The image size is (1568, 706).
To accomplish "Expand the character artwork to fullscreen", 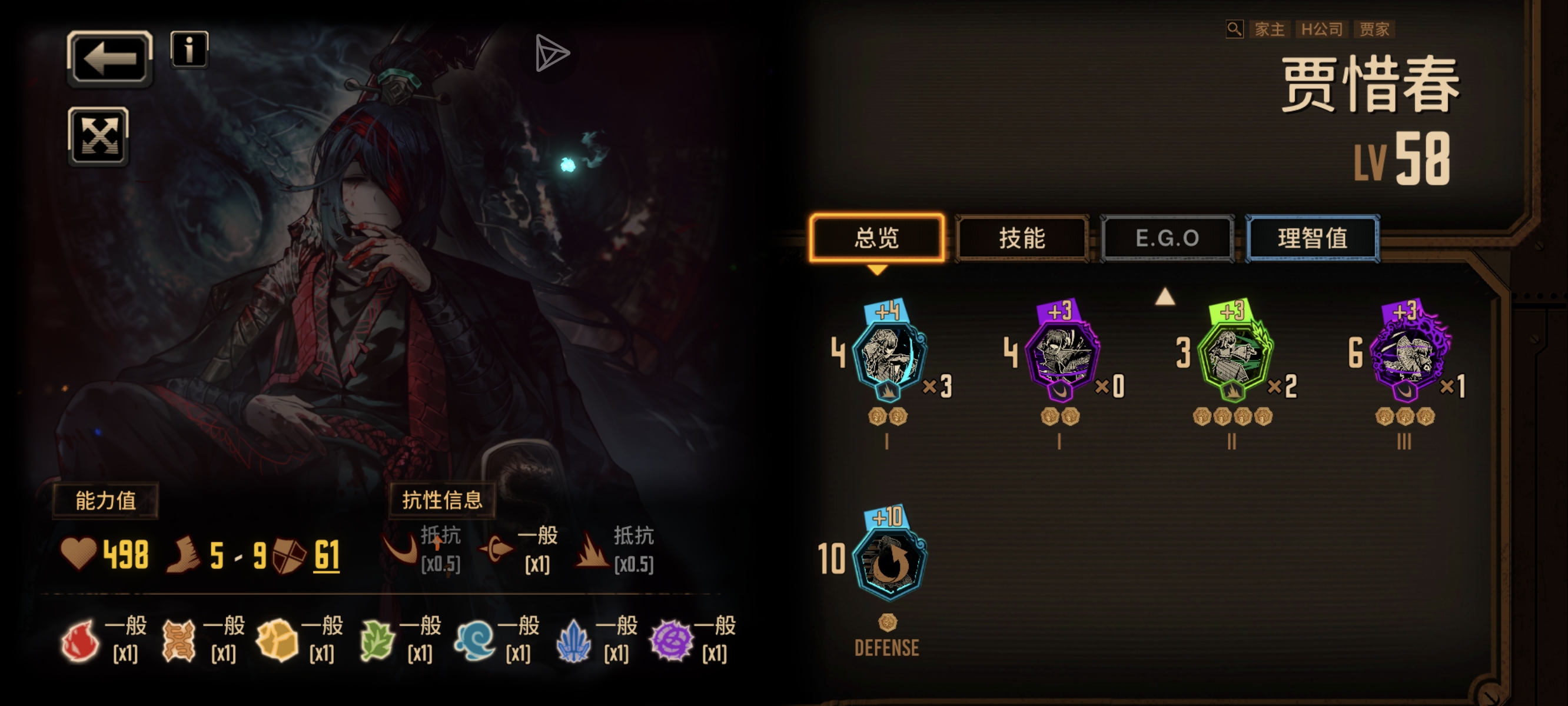I will (99, 136).
